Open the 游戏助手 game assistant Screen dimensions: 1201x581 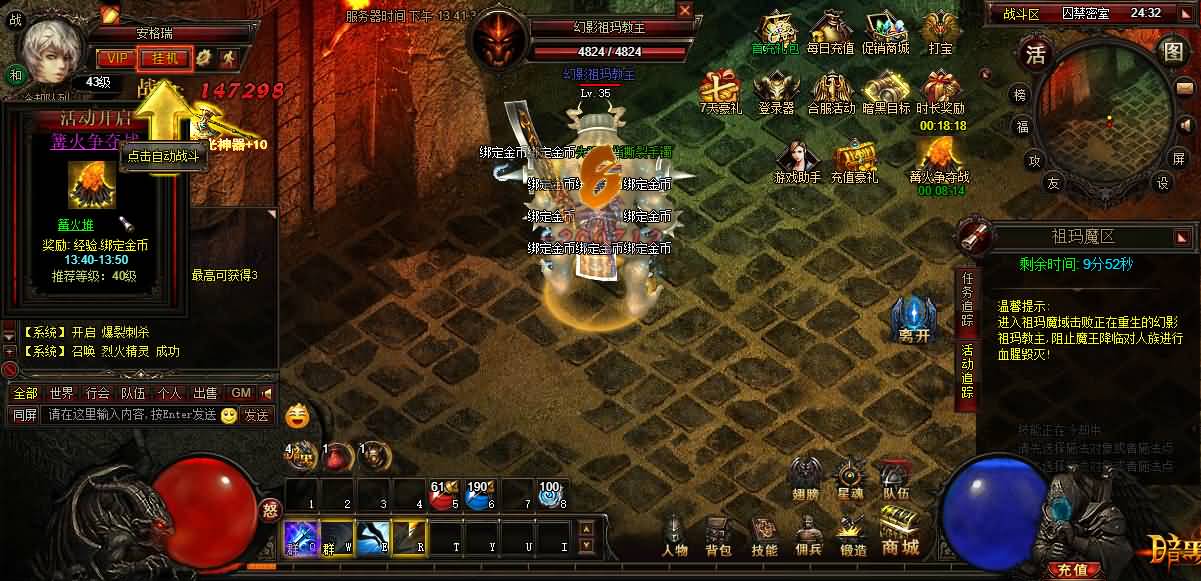(x=797, y=162)
